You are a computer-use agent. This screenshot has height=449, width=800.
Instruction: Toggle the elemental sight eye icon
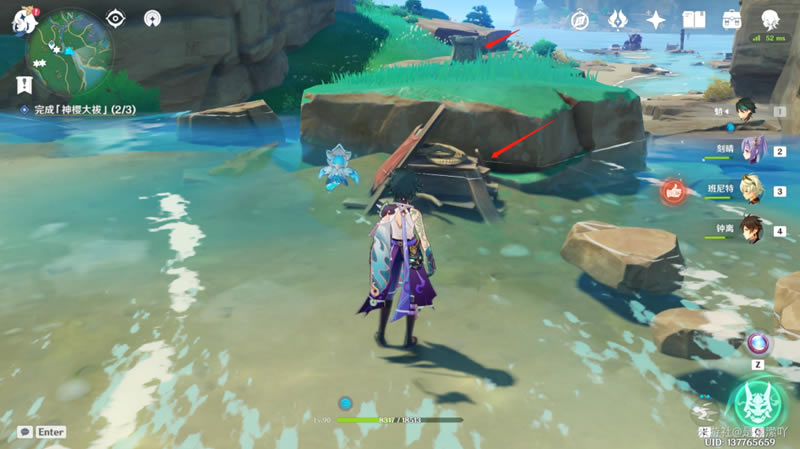click(x=116, y=18)
